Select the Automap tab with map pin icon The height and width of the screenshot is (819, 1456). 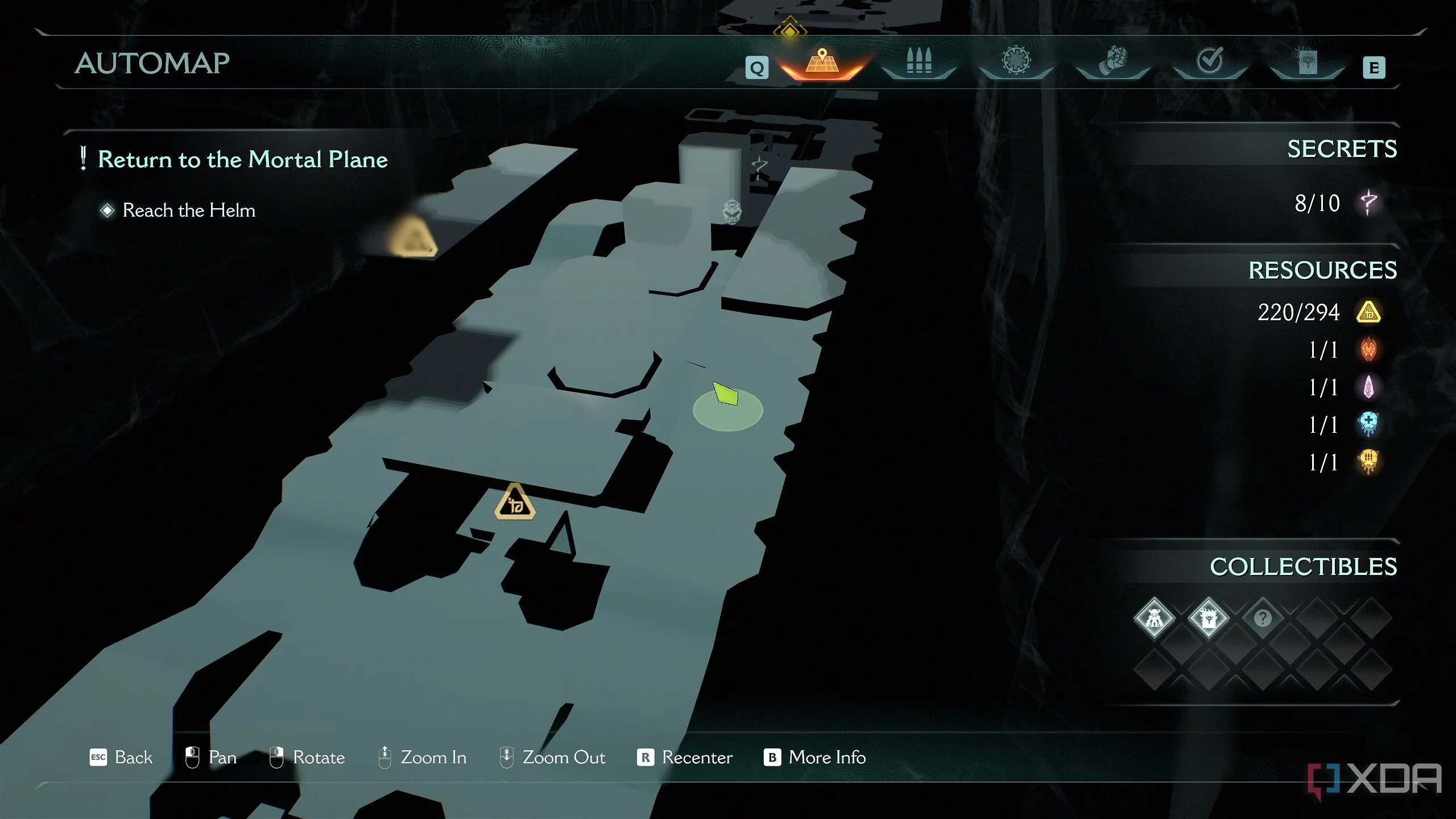click(x=822, y=63)
